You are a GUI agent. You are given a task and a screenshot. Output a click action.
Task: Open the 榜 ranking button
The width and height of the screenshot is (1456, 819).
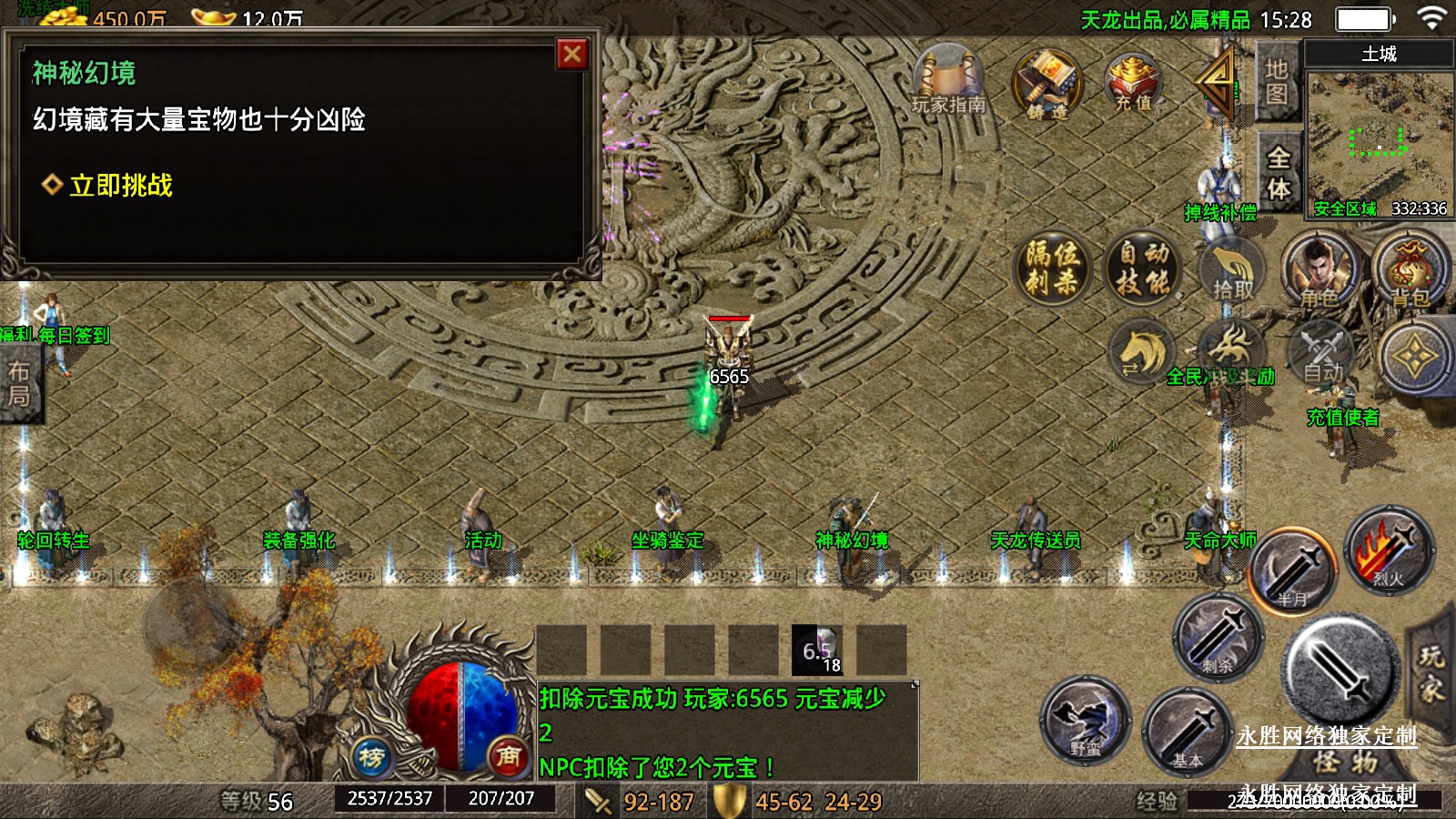(x=370, y=756)
